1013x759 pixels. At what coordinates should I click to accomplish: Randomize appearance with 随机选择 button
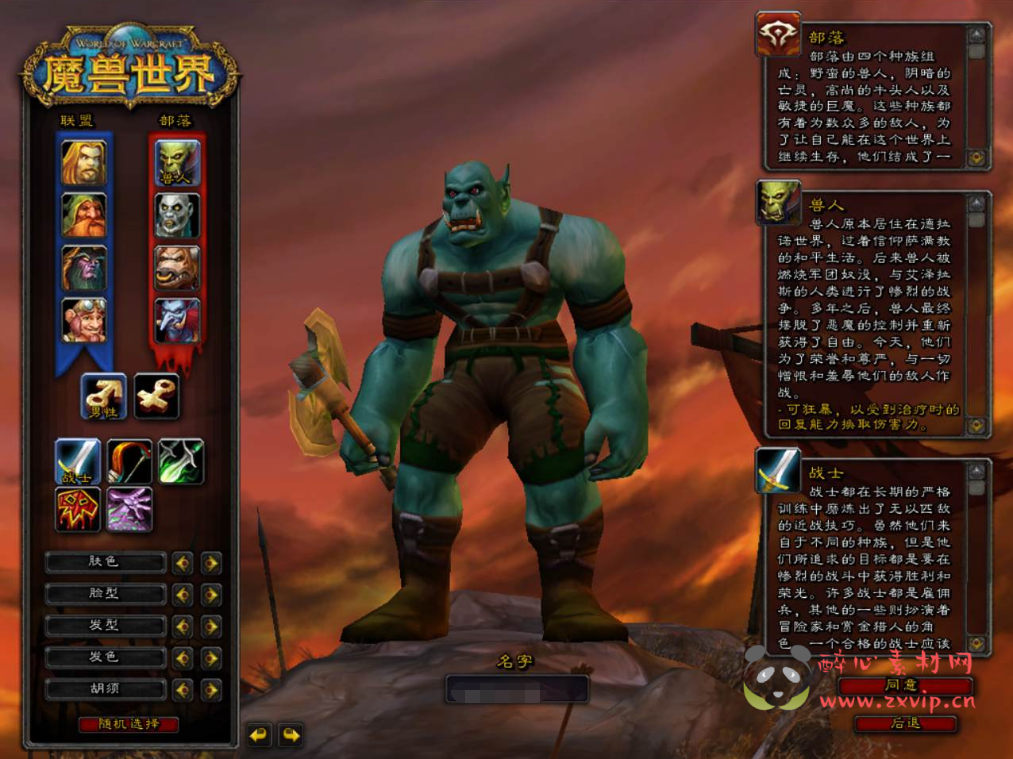(x=128, y=724)
